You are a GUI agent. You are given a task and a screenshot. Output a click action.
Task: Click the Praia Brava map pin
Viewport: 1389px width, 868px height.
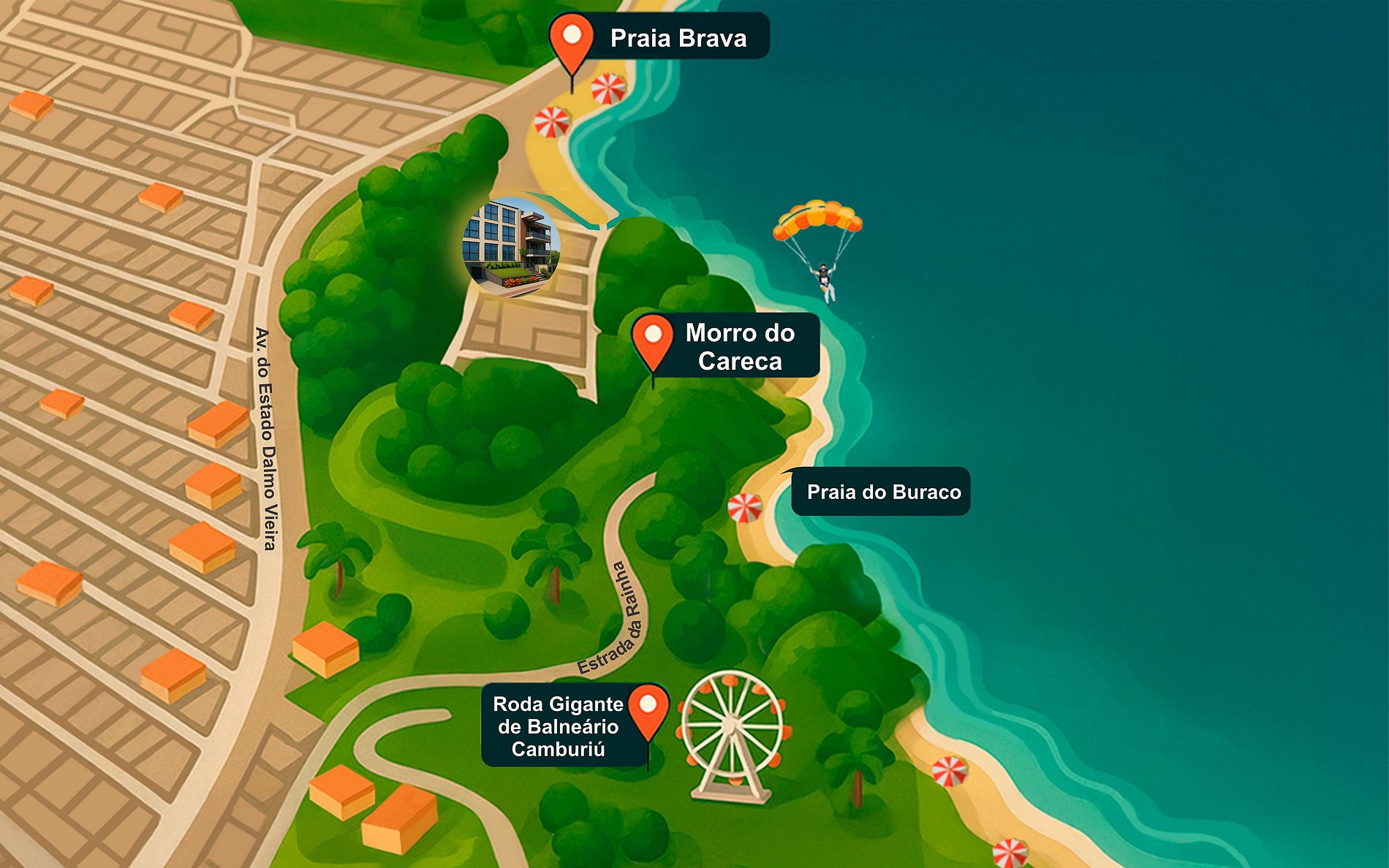[x=572, y=39]
